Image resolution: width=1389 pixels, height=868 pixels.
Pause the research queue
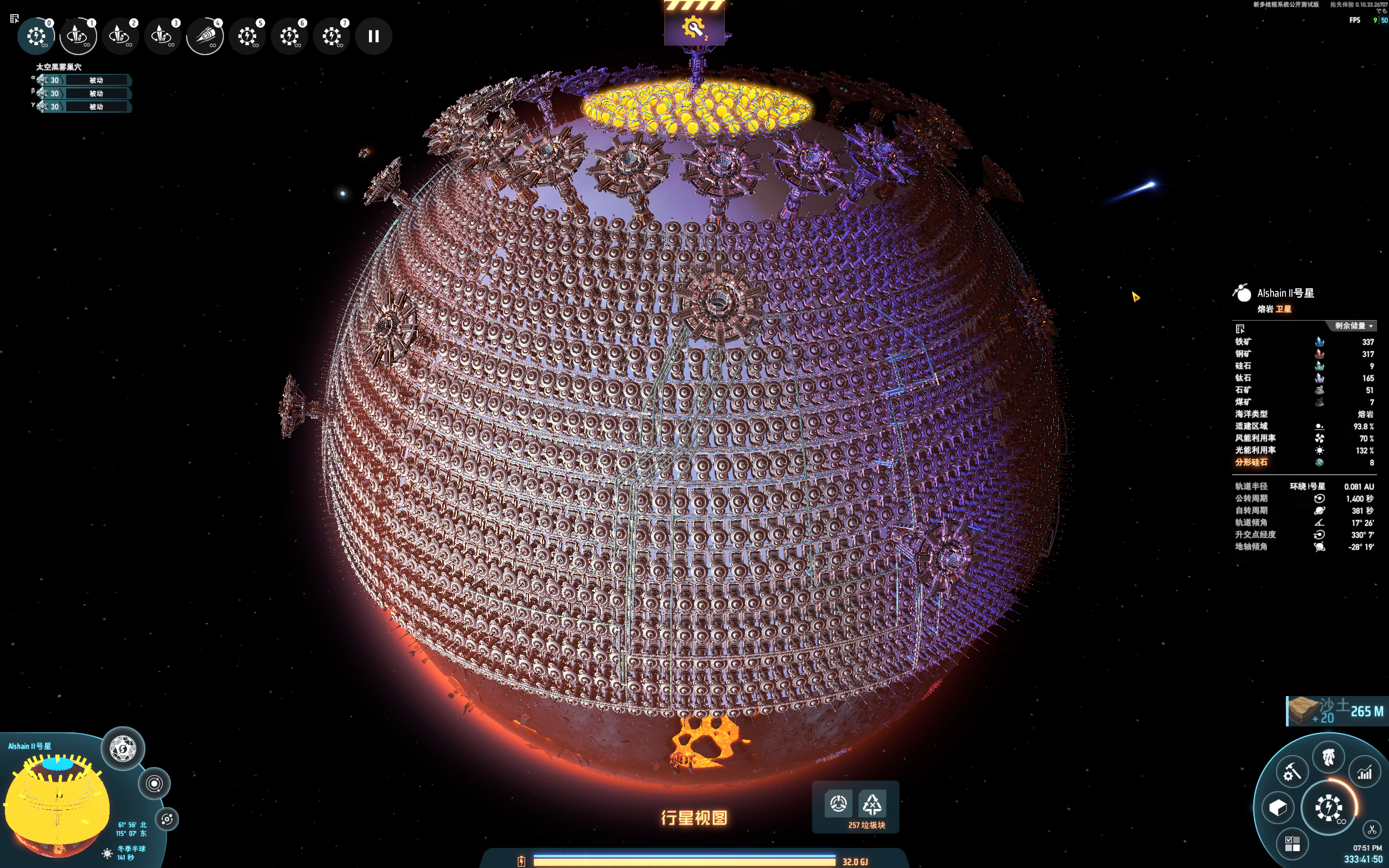374,36
